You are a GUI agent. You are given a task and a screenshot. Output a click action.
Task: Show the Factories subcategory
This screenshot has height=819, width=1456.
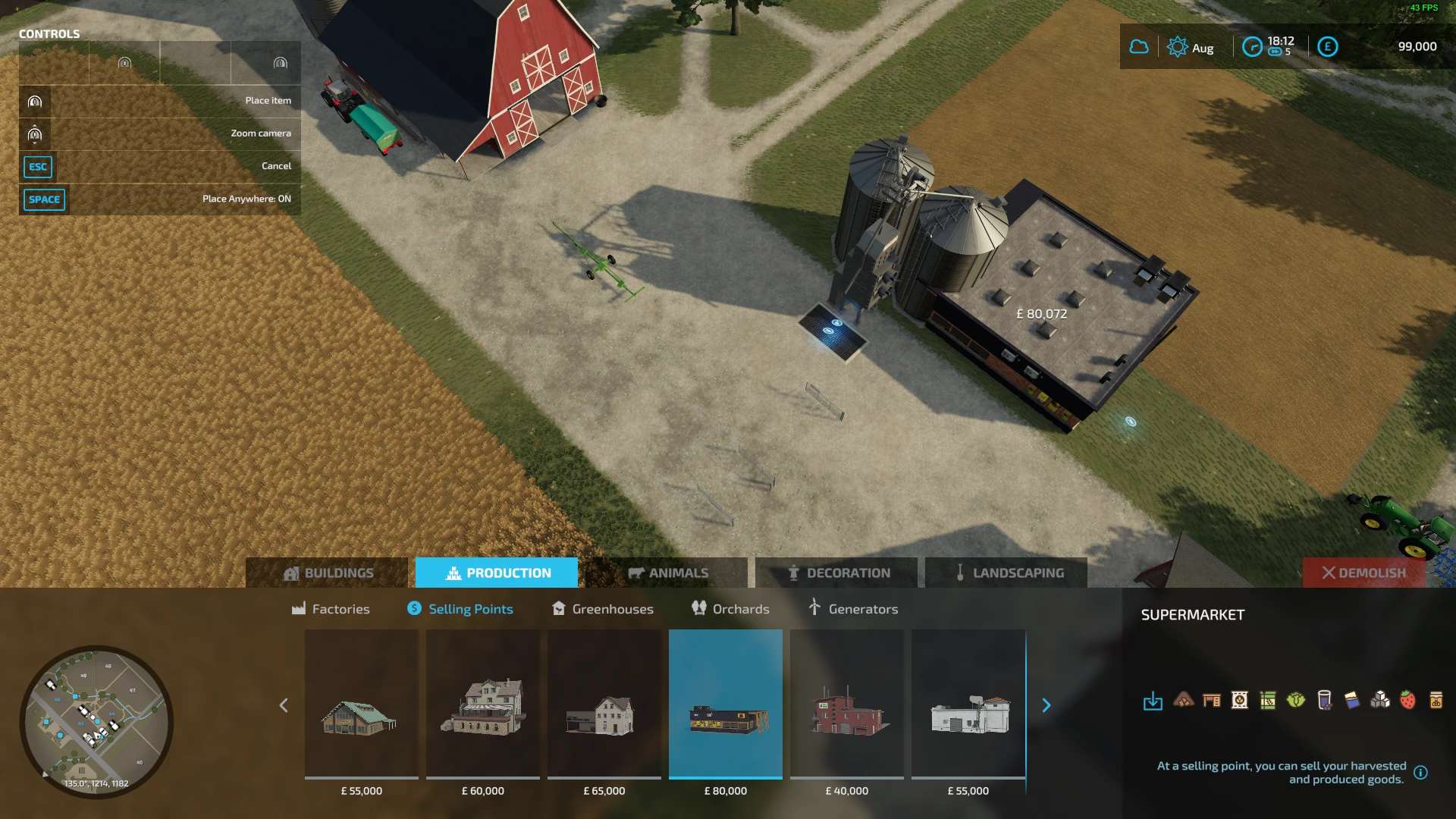tap(331, 609)
